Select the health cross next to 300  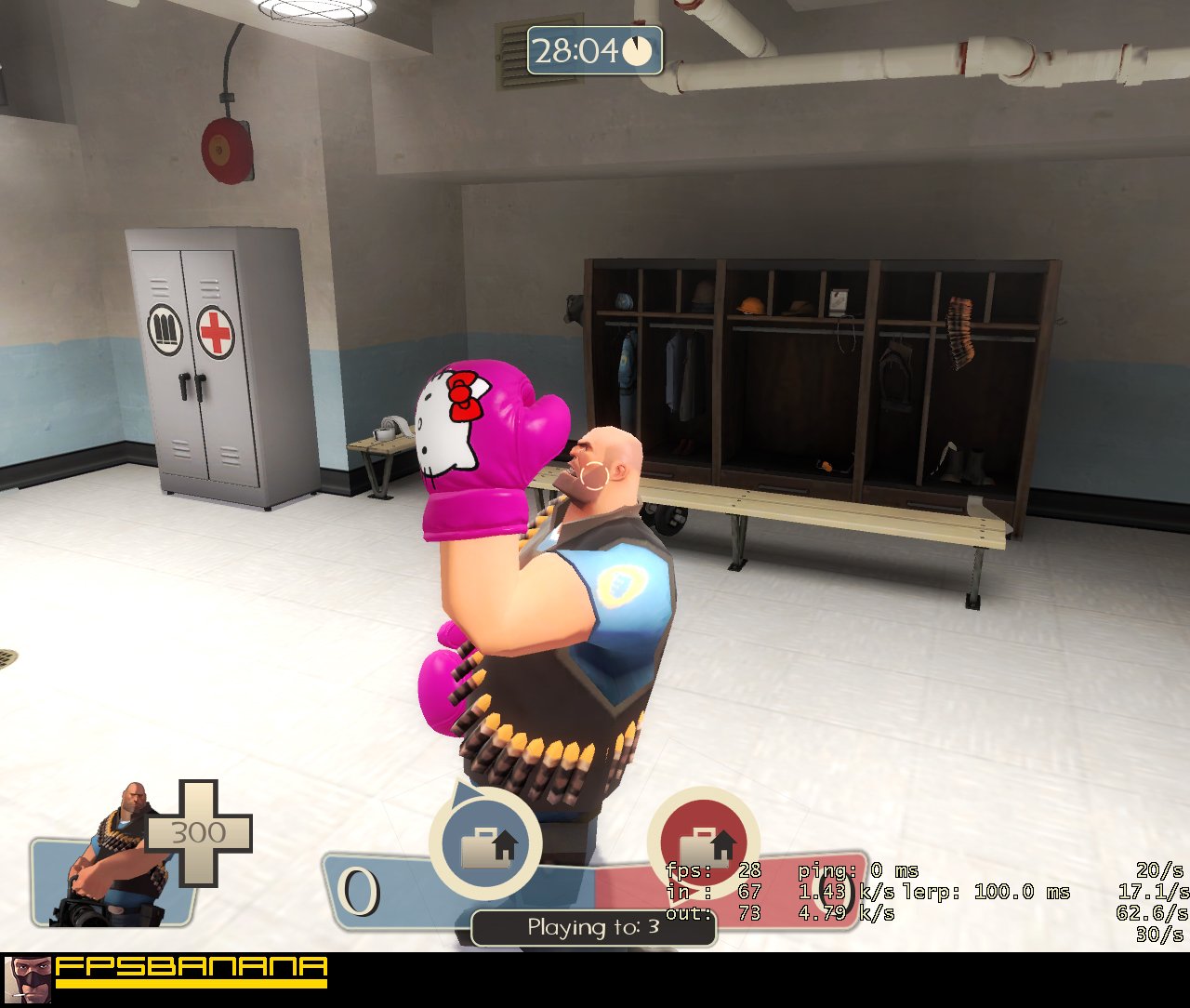(198, 833)
